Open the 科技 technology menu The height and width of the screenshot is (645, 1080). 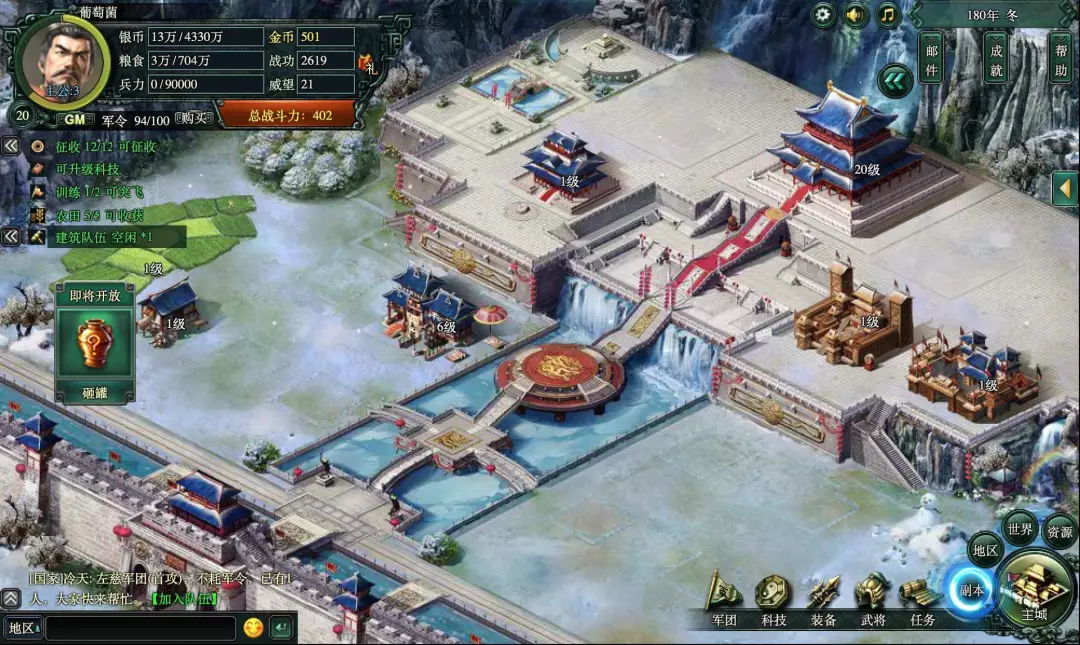(774, 601)
